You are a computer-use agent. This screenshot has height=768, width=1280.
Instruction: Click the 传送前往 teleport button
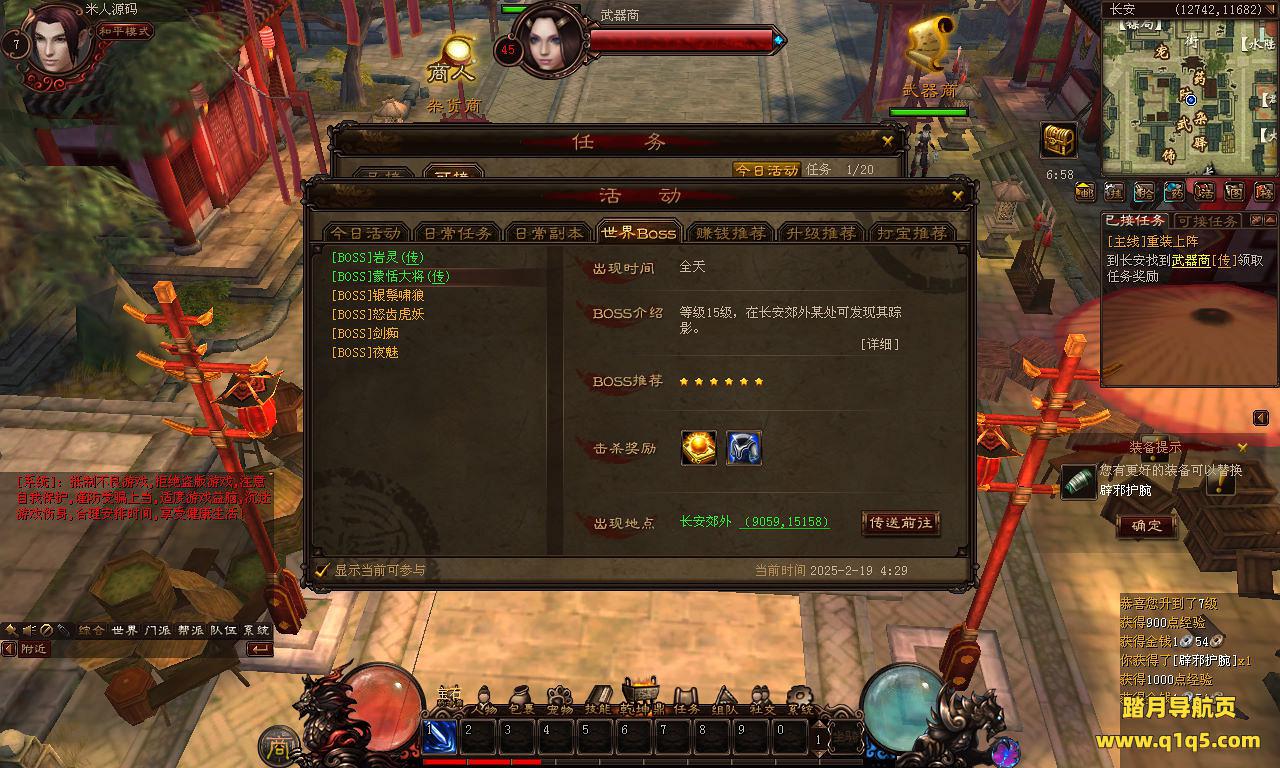[900, 522]
